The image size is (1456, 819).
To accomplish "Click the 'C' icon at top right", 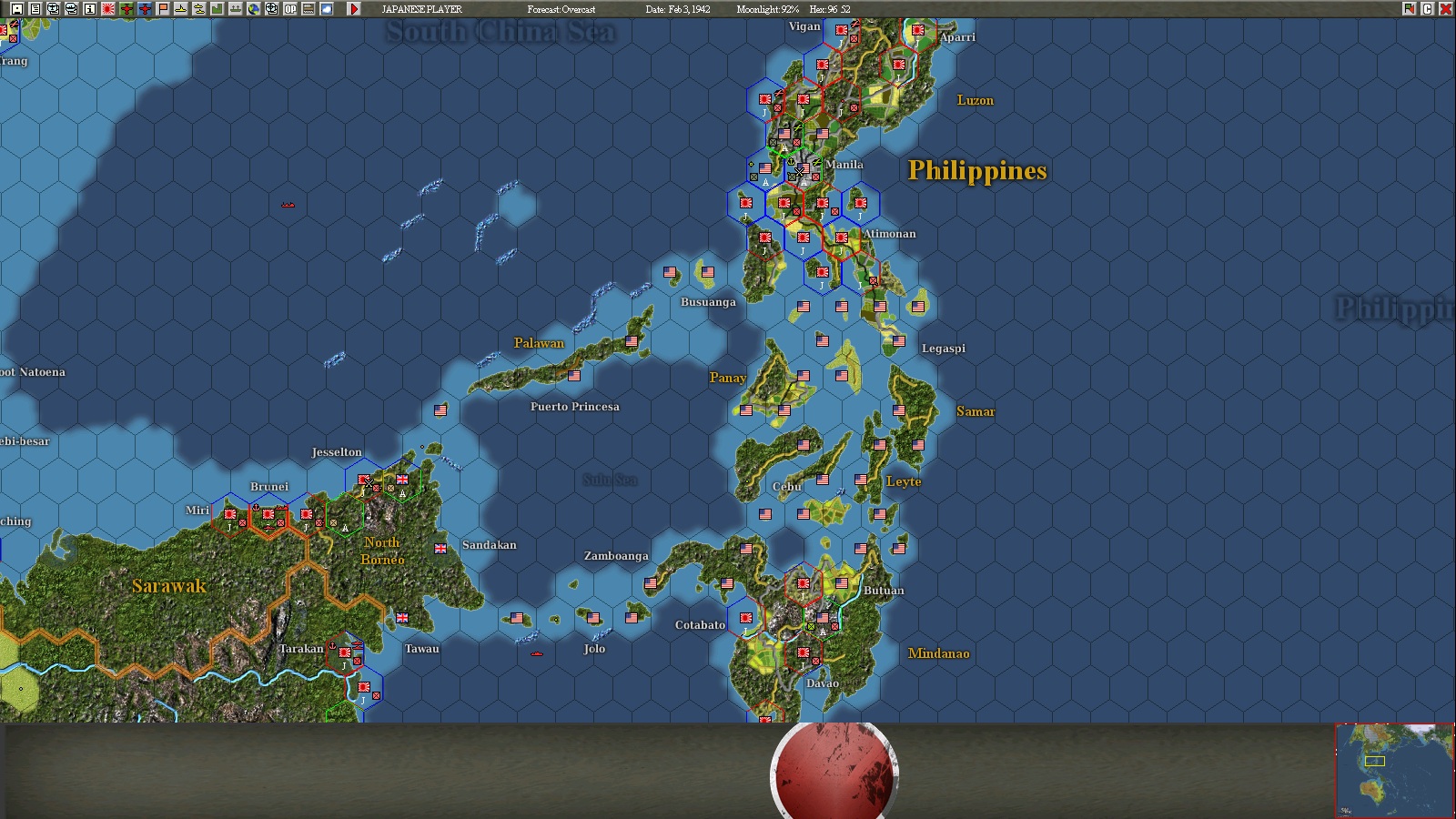I will pyautogui.click(x=1427, y=8).
